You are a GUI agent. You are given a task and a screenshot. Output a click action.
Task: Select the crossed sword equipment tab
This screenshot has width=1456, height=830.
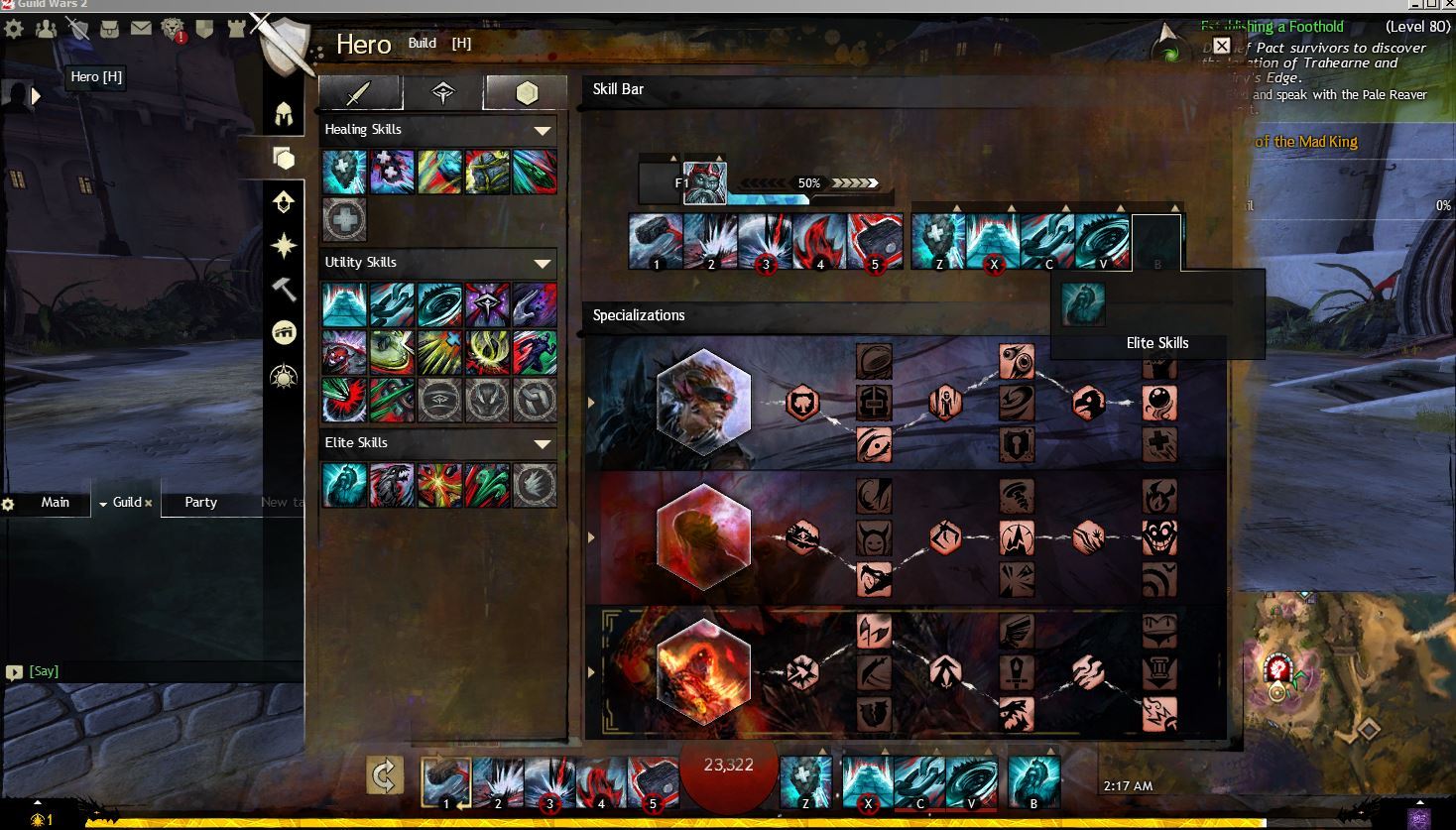pyautogui.click(x=359, y=93)
